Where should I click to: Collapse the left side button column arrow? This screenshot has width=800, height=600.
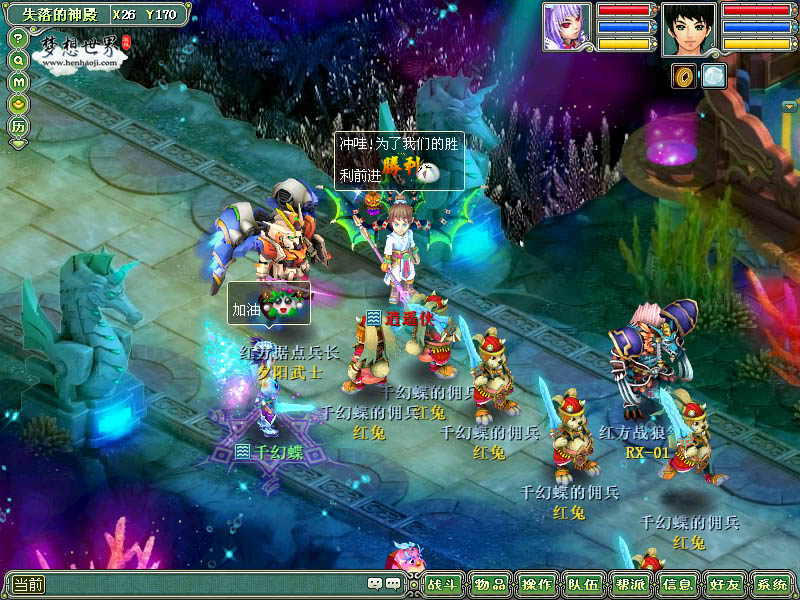[x=18, y=145]
